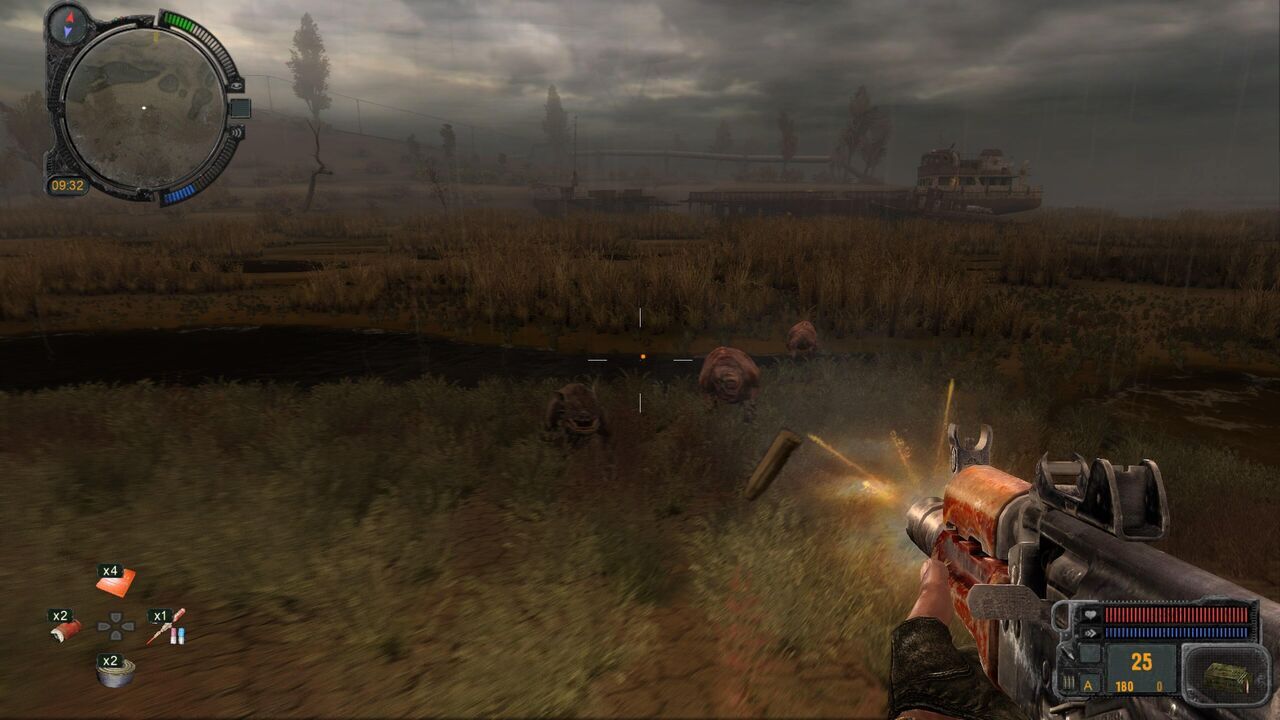Screen dimensions: 1280x720
Task: Click the ammo count showing 25
Action: pyautogui.click(x=1141, y=660)
